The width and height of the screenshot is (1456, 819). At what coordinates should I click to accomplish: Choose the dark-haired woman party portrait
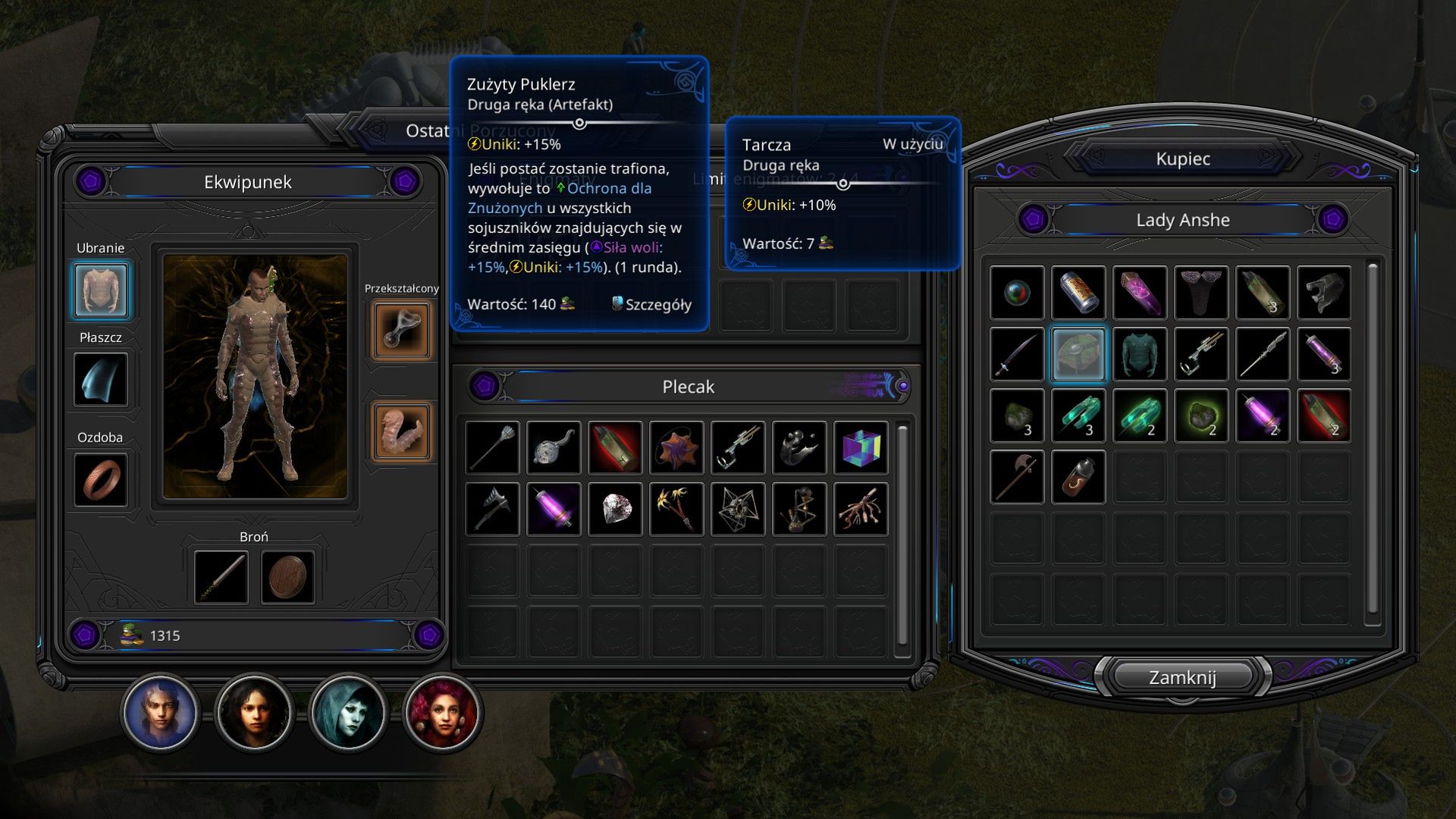click(x=254, y=714)
